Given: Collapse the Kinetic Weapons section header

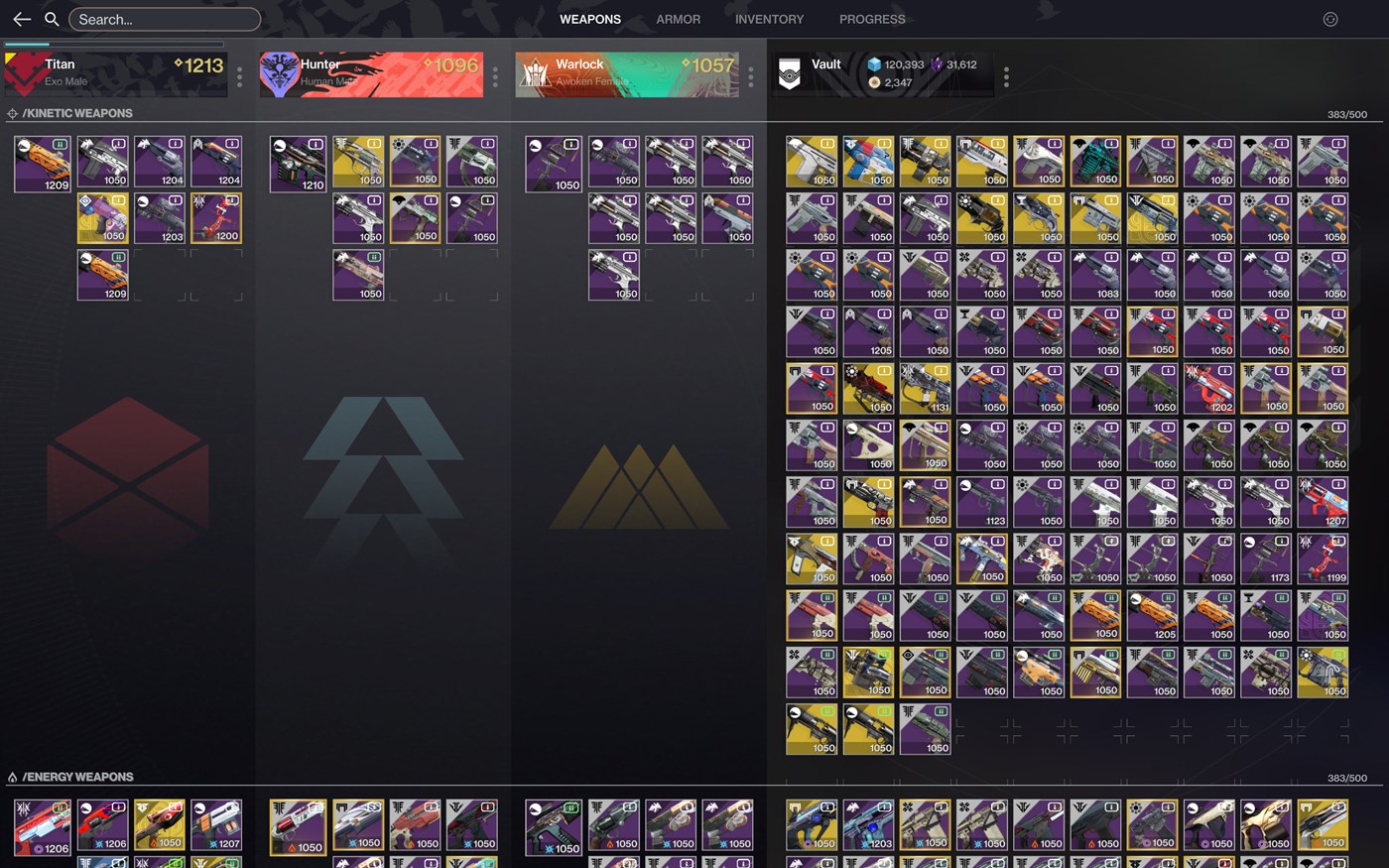Looking at the screenshot, I should click(x=77, y=113).
